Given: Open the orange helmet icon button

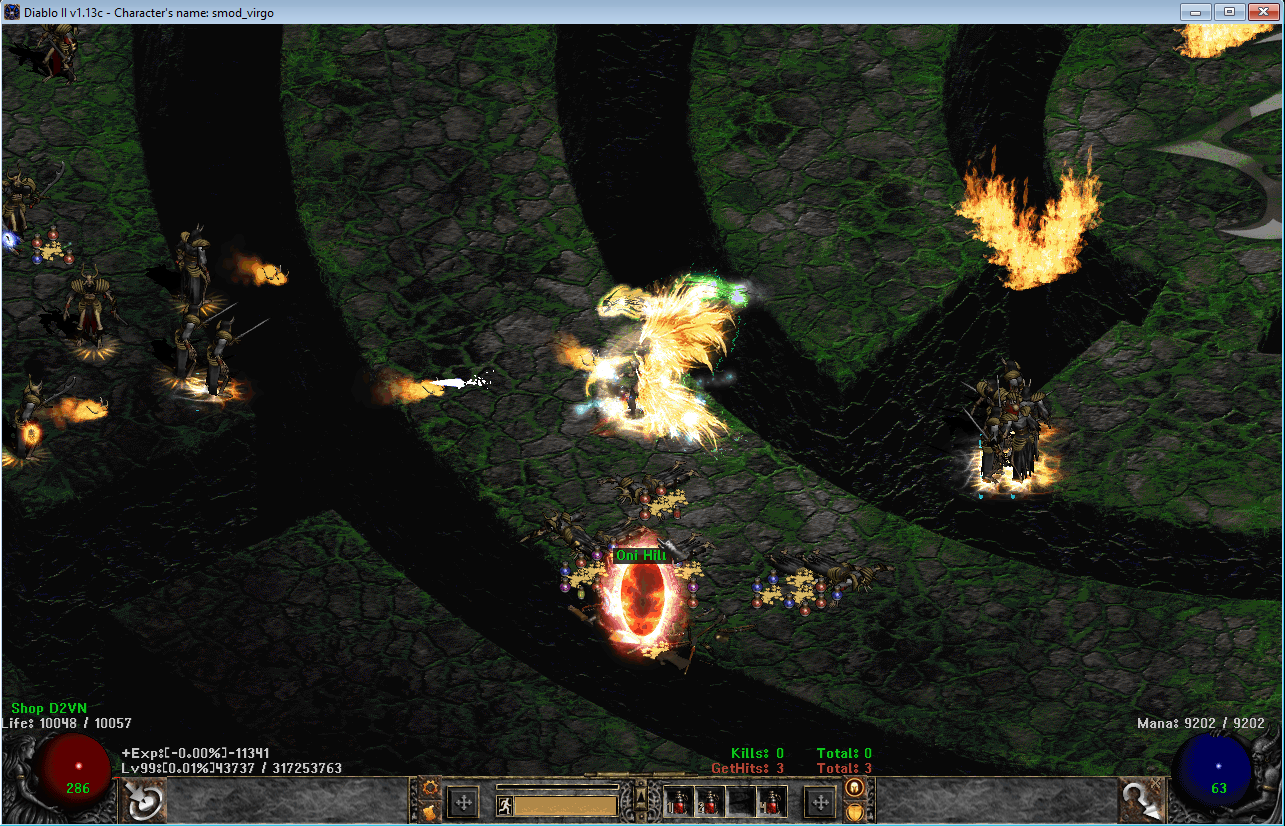Looking at the screenshot, I should pos(854,788).
